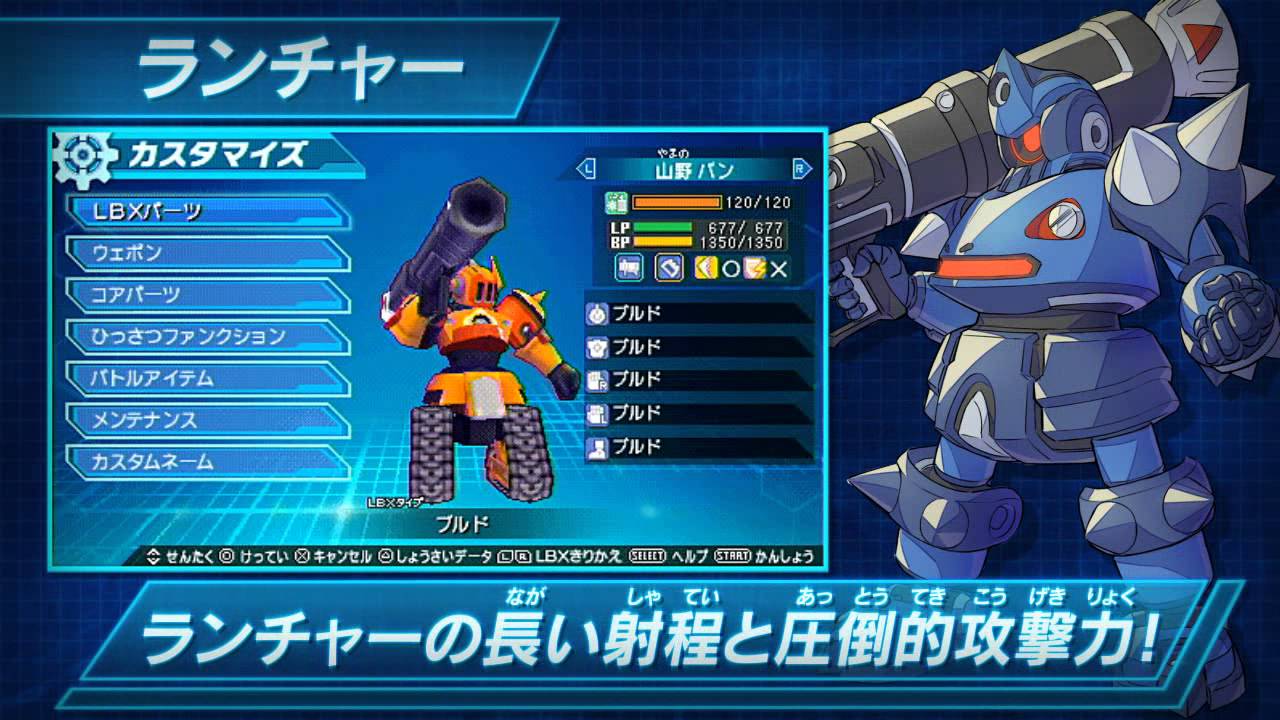
Task: Toggle the circle mark next to the card icon
Action: 731,268
